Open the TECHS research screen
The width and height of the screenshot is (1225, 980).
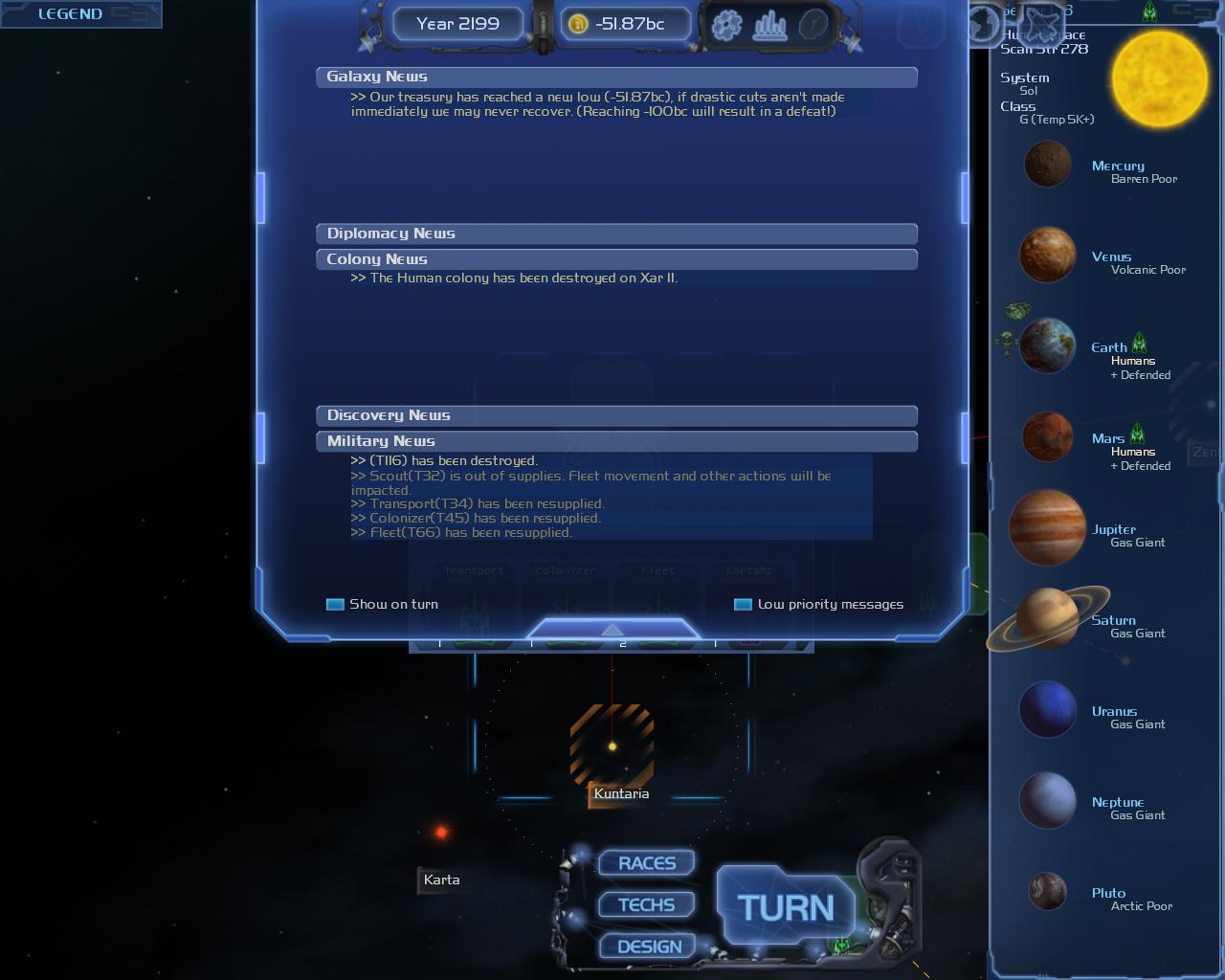tap(646, 905)
